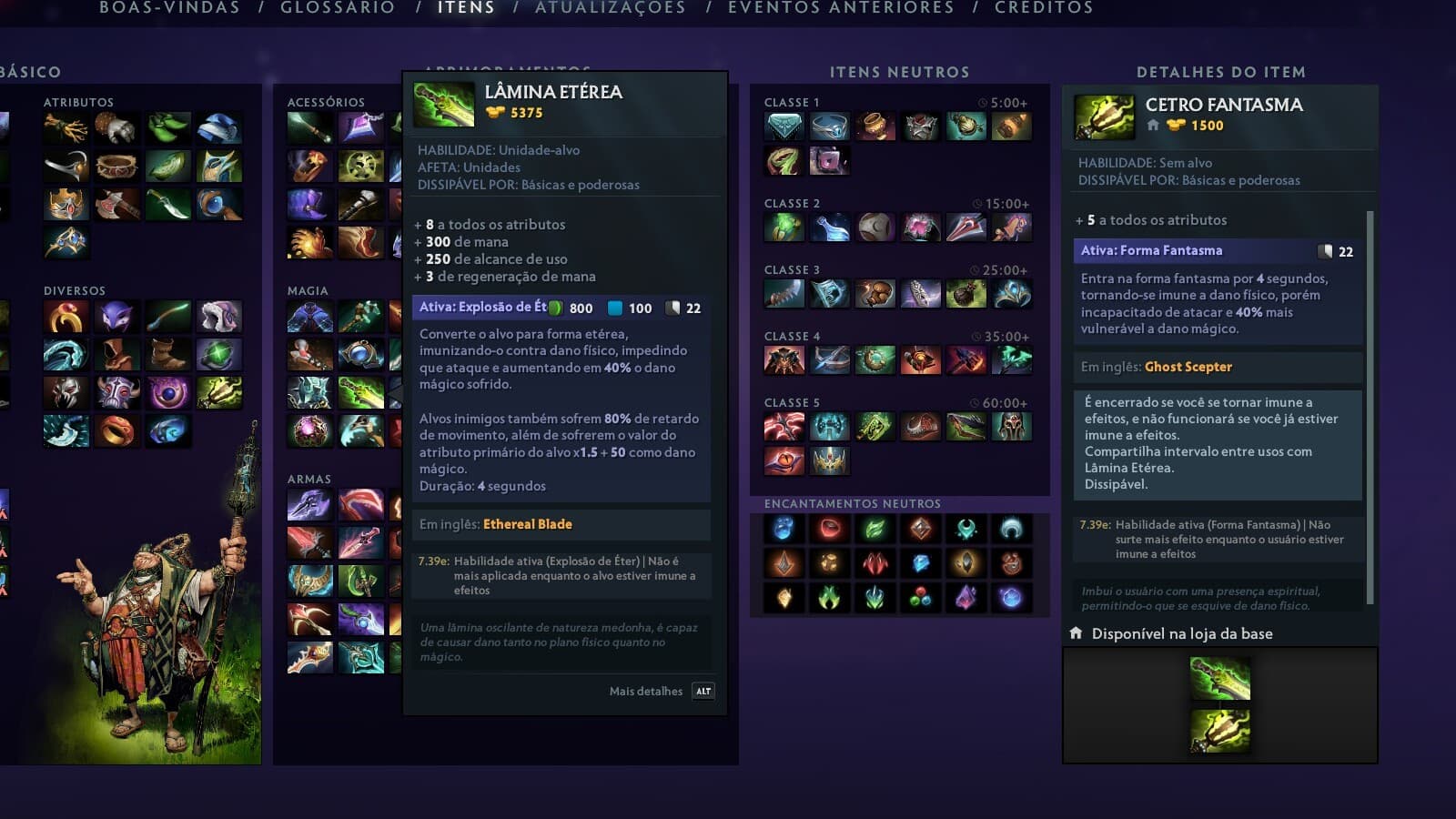Click the clock icon beside the Classe 5 timer

tap(974, 403)
